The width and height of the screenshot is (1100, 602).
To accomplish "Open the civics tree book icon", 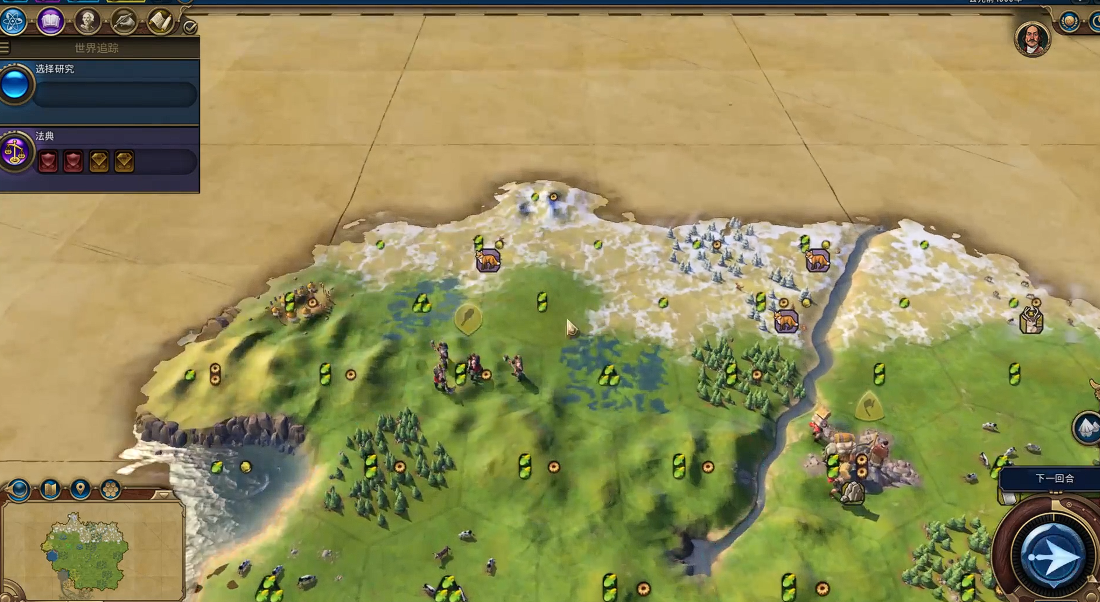I will 50,20.
